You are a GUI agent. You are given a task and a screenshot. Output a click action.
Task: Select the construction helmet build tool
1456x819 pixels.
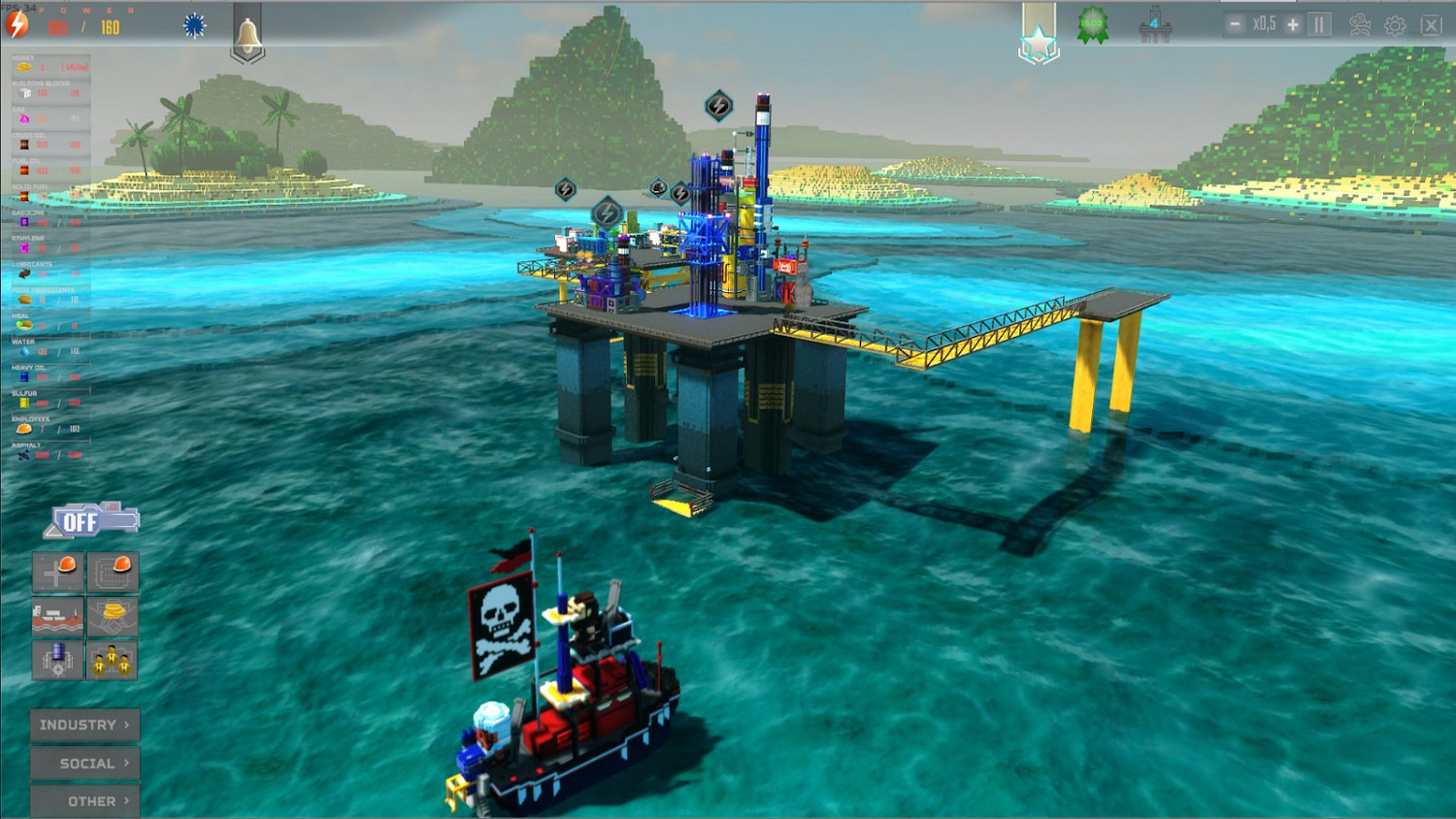[57, 572]
